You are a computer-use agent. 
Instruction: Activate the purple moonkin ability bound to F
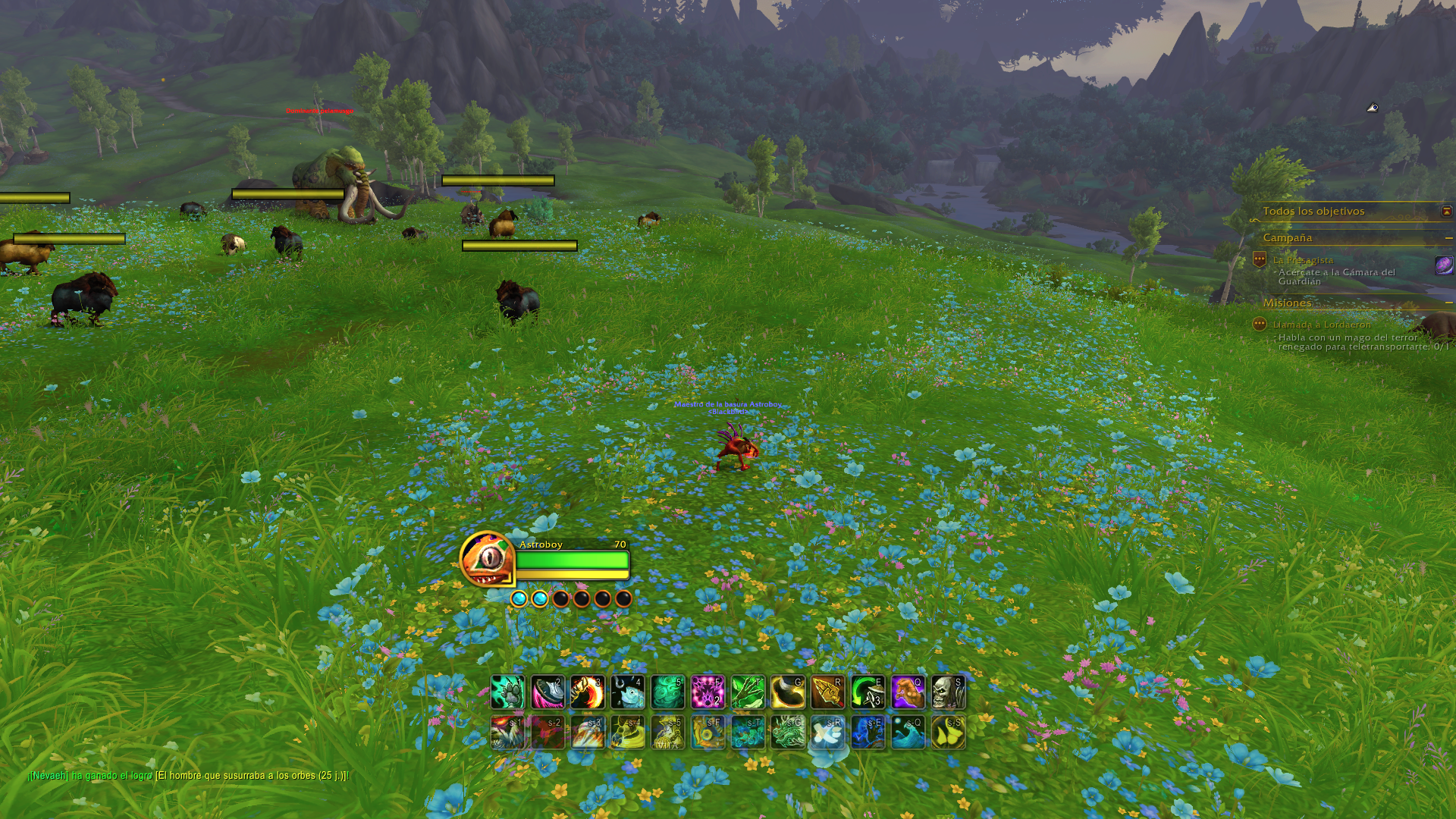(x=711, y=691)
